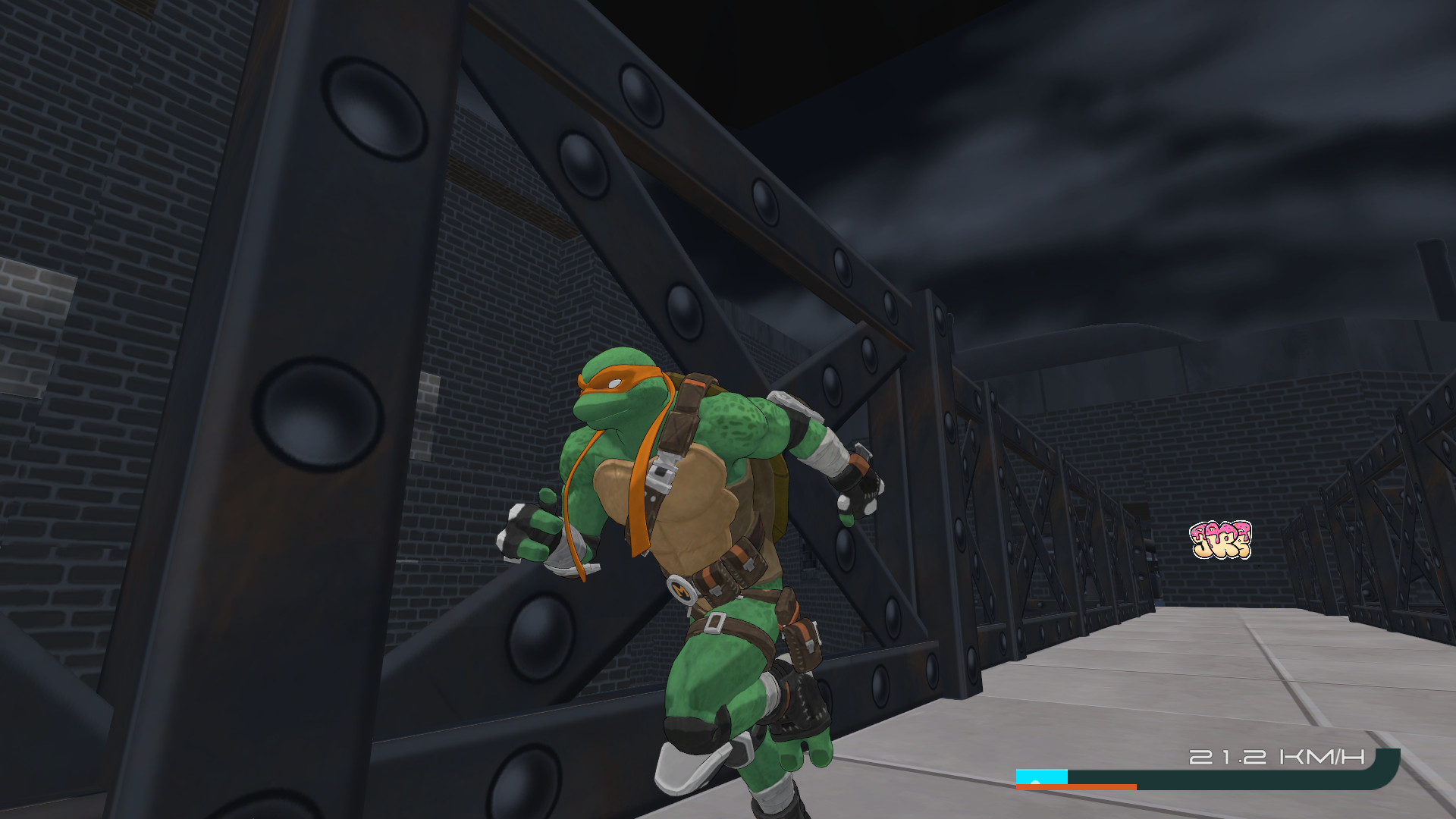Image resolution: width=1456 pixels, height=819 pixels.
Task: Click the cyan boost gauge segment
Action: point(1042,776)
